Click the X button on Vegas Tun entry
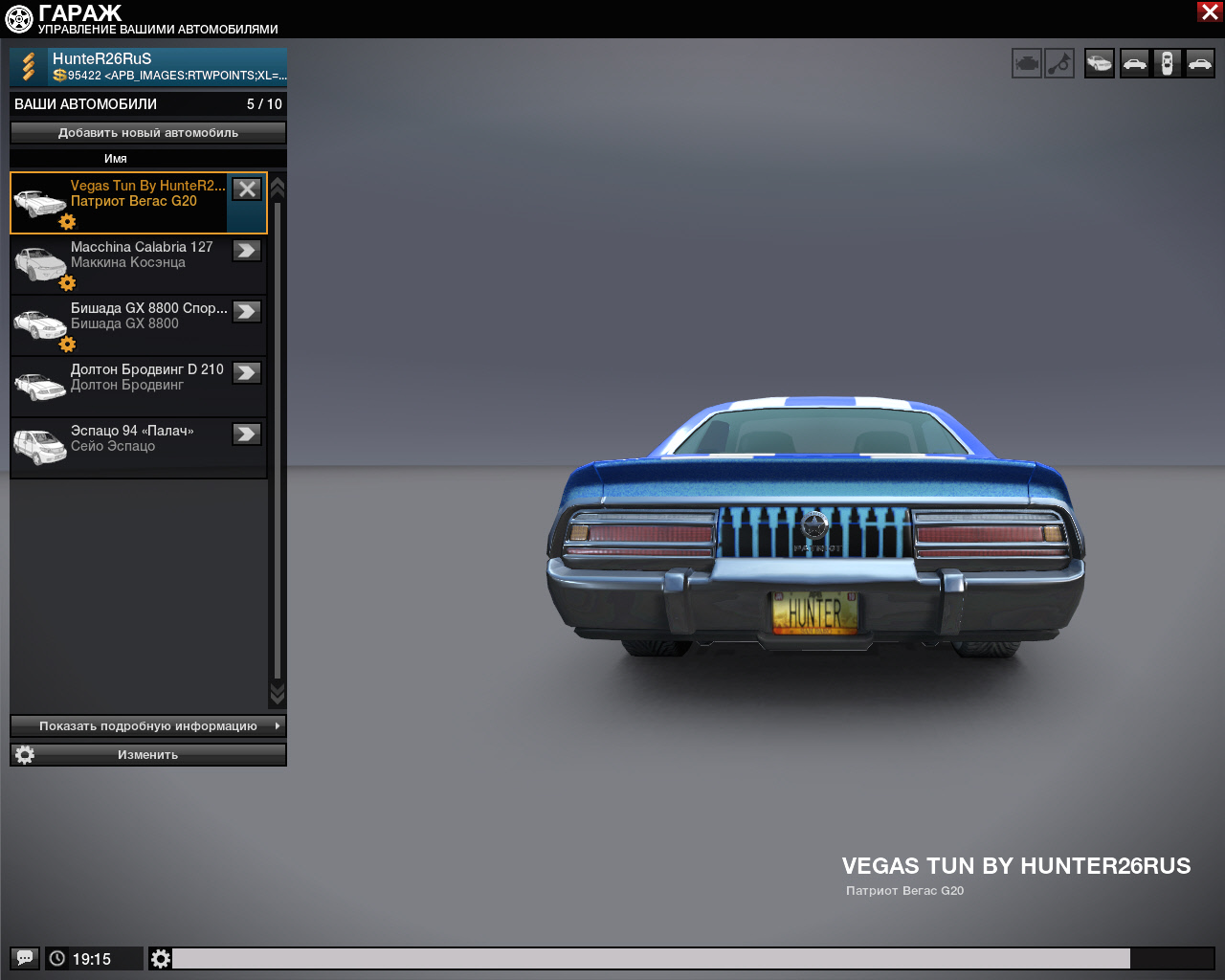The width and height of the screenshot is (1225, 980). pos(247,189)
